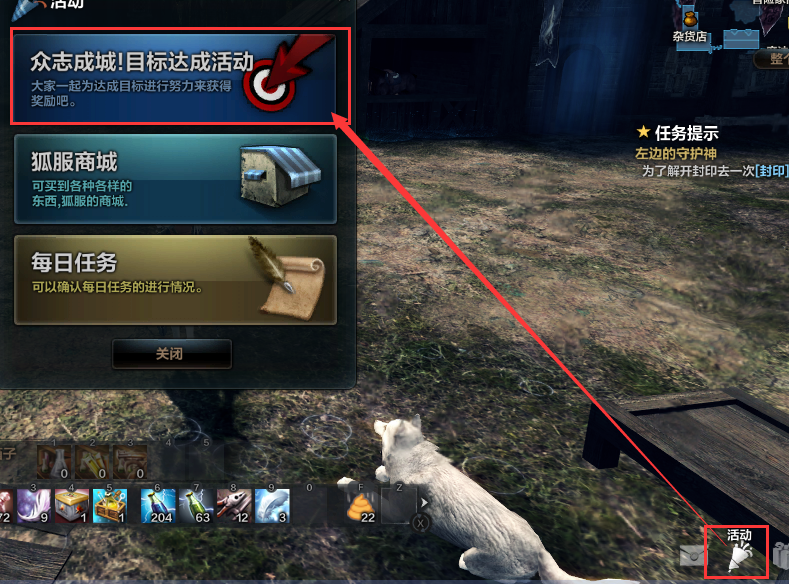Expand the hotbar with the arrow button
The height and width of the screenshot is (584, 789).
(424, 503)
